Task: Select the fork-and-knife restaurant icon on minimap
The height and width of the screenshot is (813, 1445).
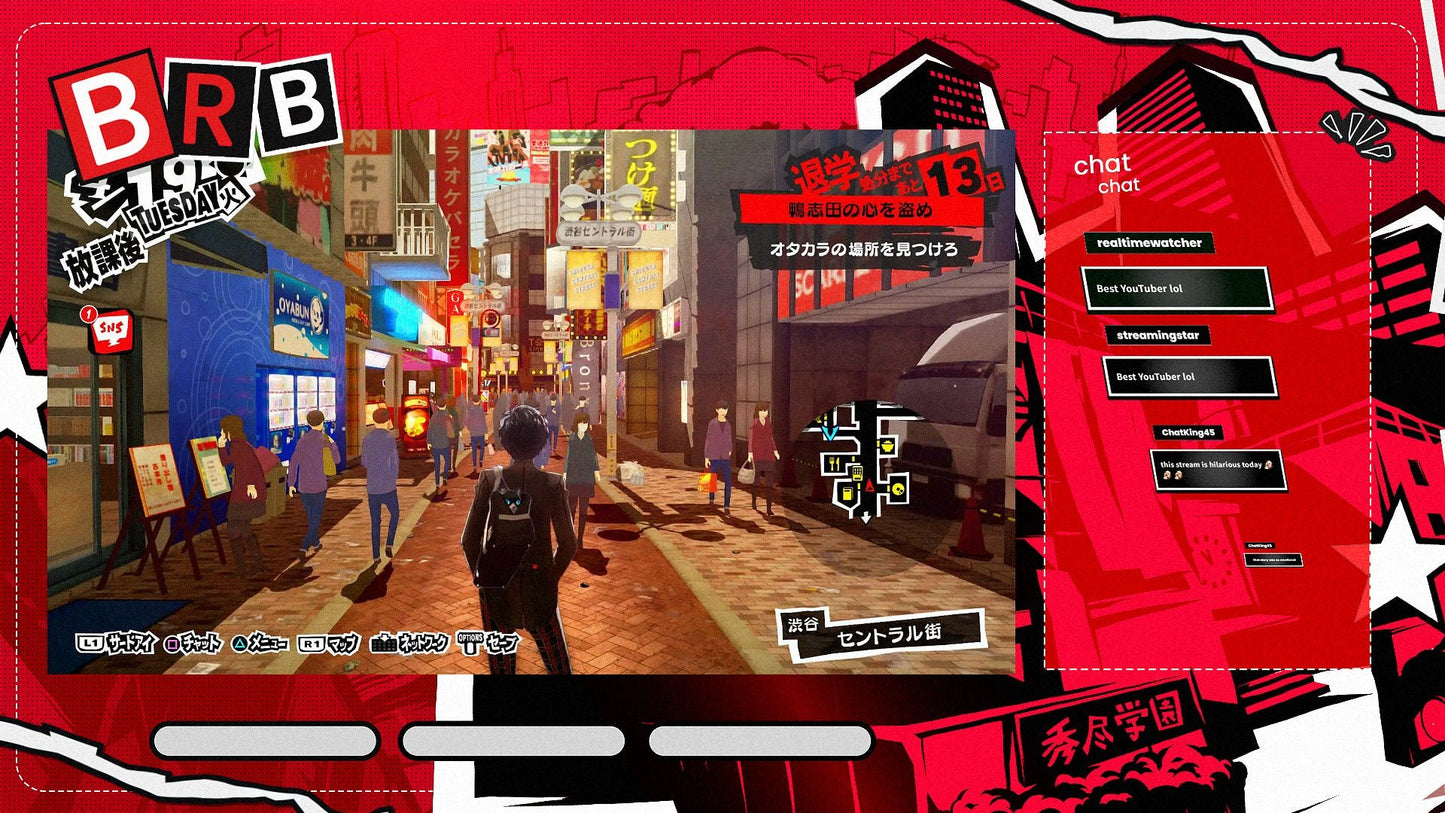Action: pos(834,463)
